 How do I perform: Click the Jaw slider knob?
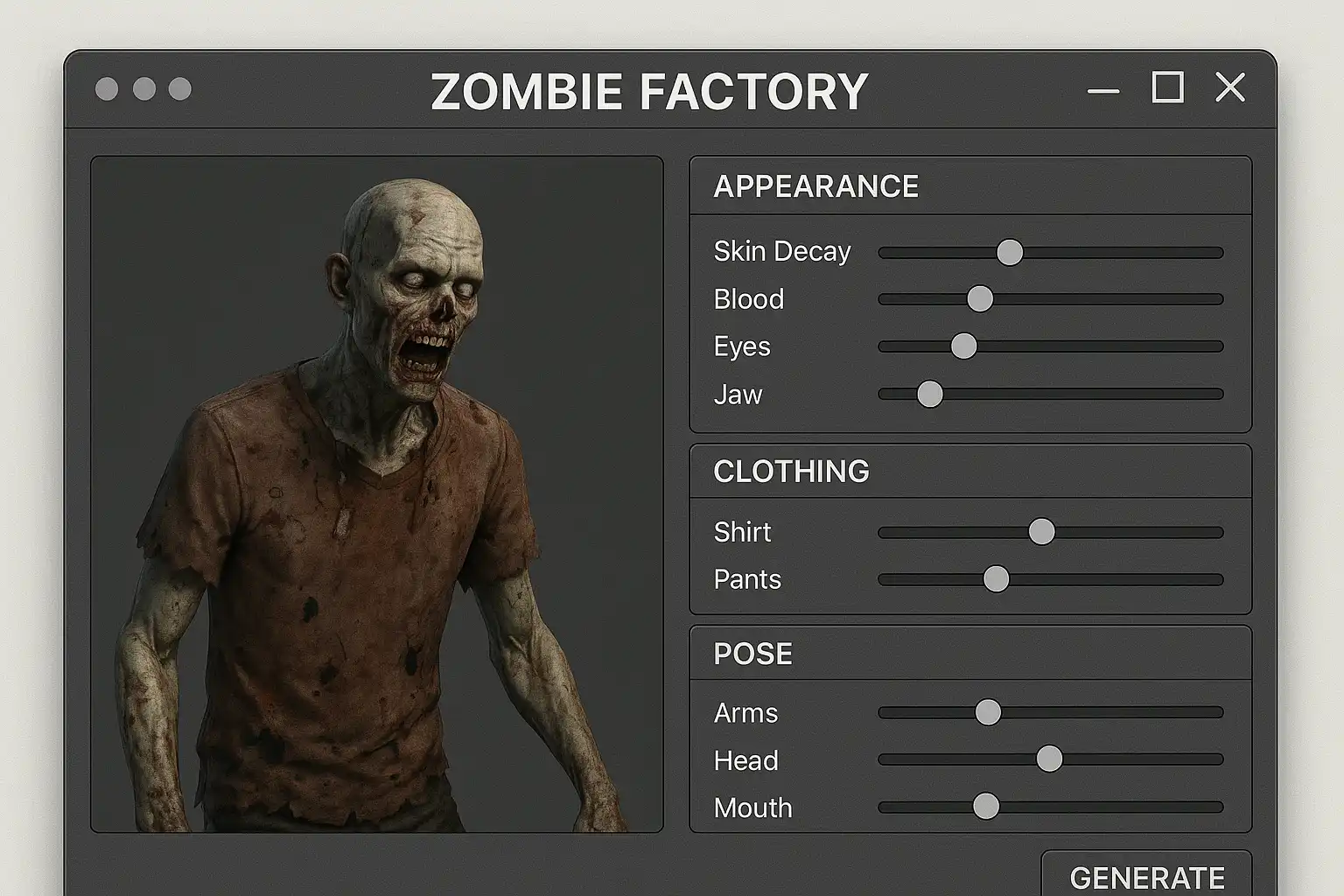930,395
